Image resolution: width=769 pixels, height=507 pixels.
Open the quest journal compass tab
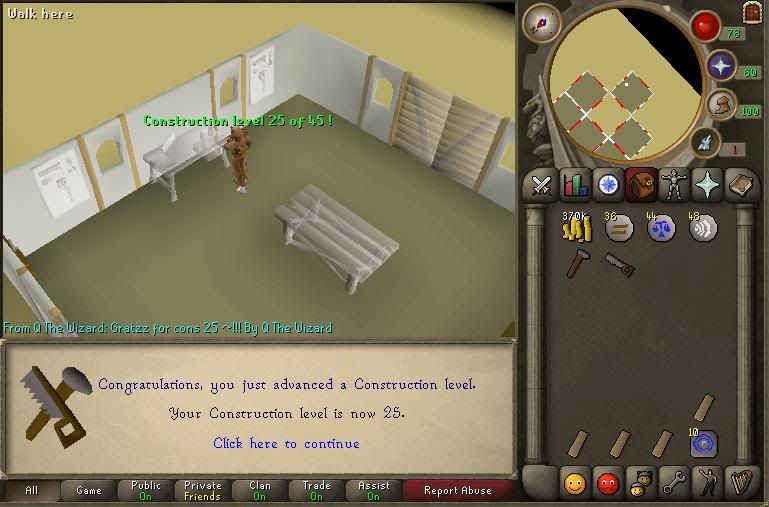coord(608,185)
